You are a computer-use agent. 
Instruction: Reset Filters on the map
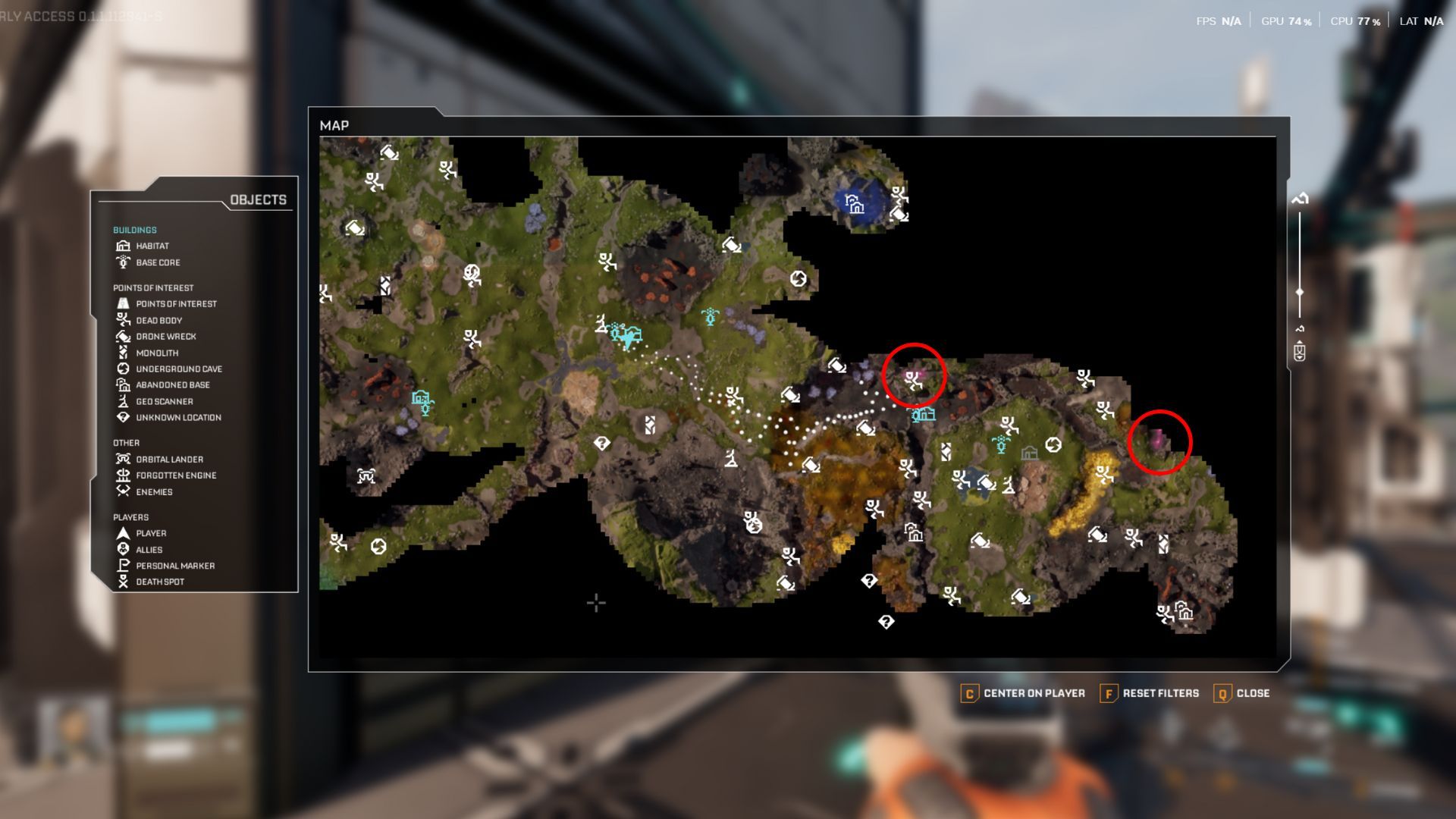point(1150,693)
